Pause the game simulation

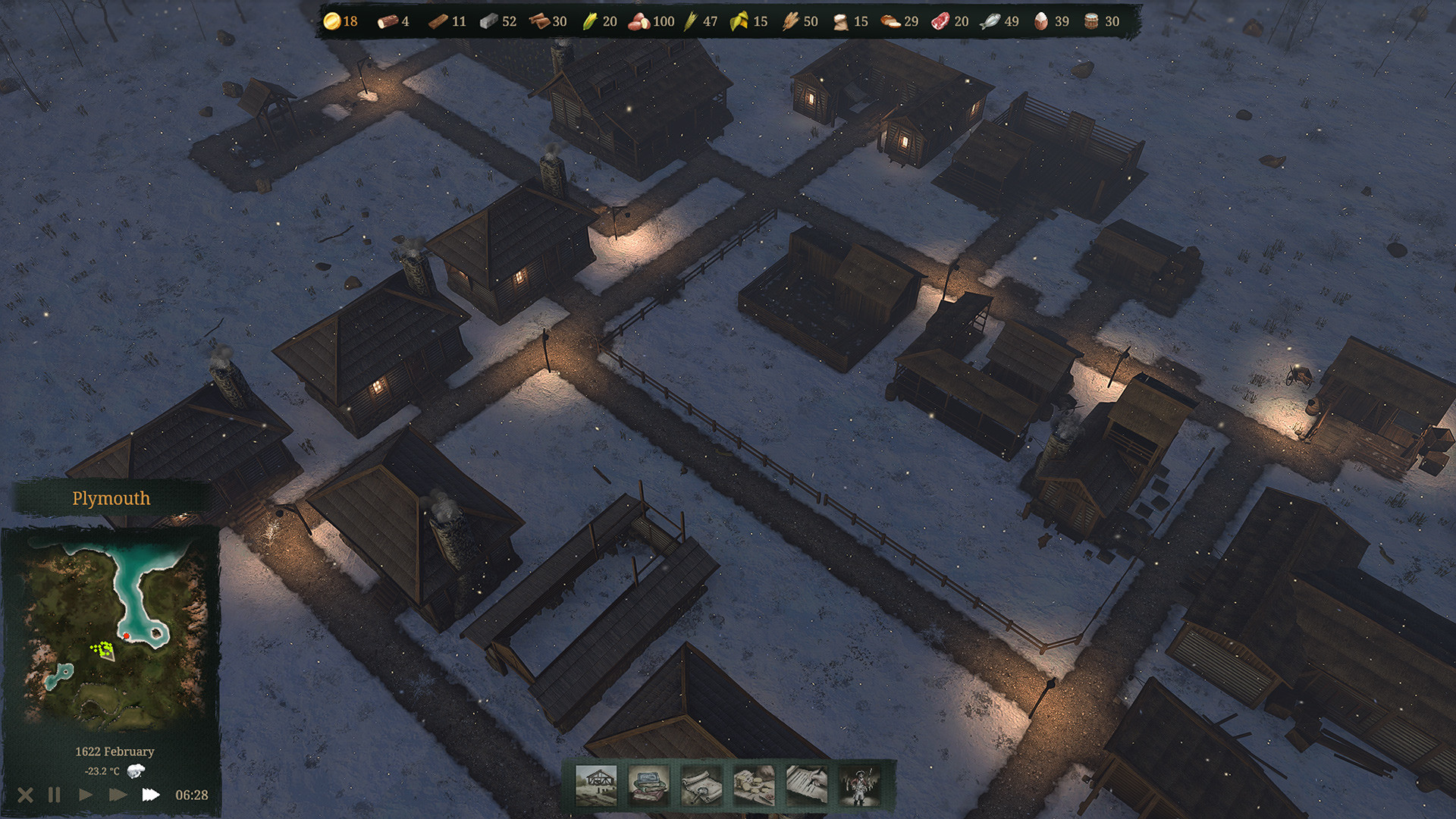[x=53, y=795]
